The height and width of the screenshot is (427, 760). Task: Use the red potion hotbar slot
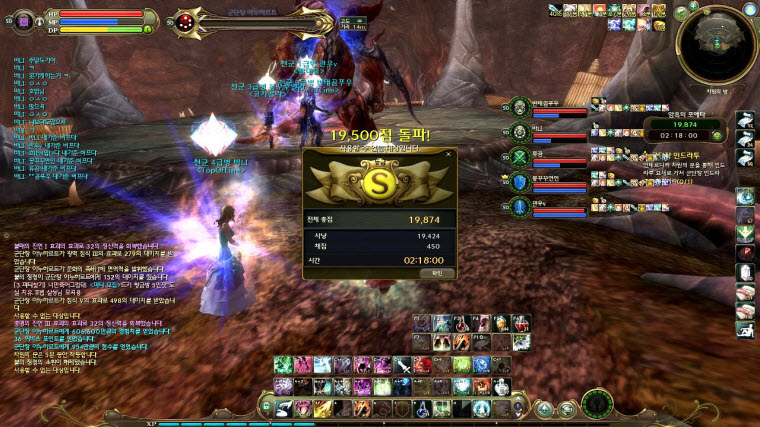pos(521,323)
